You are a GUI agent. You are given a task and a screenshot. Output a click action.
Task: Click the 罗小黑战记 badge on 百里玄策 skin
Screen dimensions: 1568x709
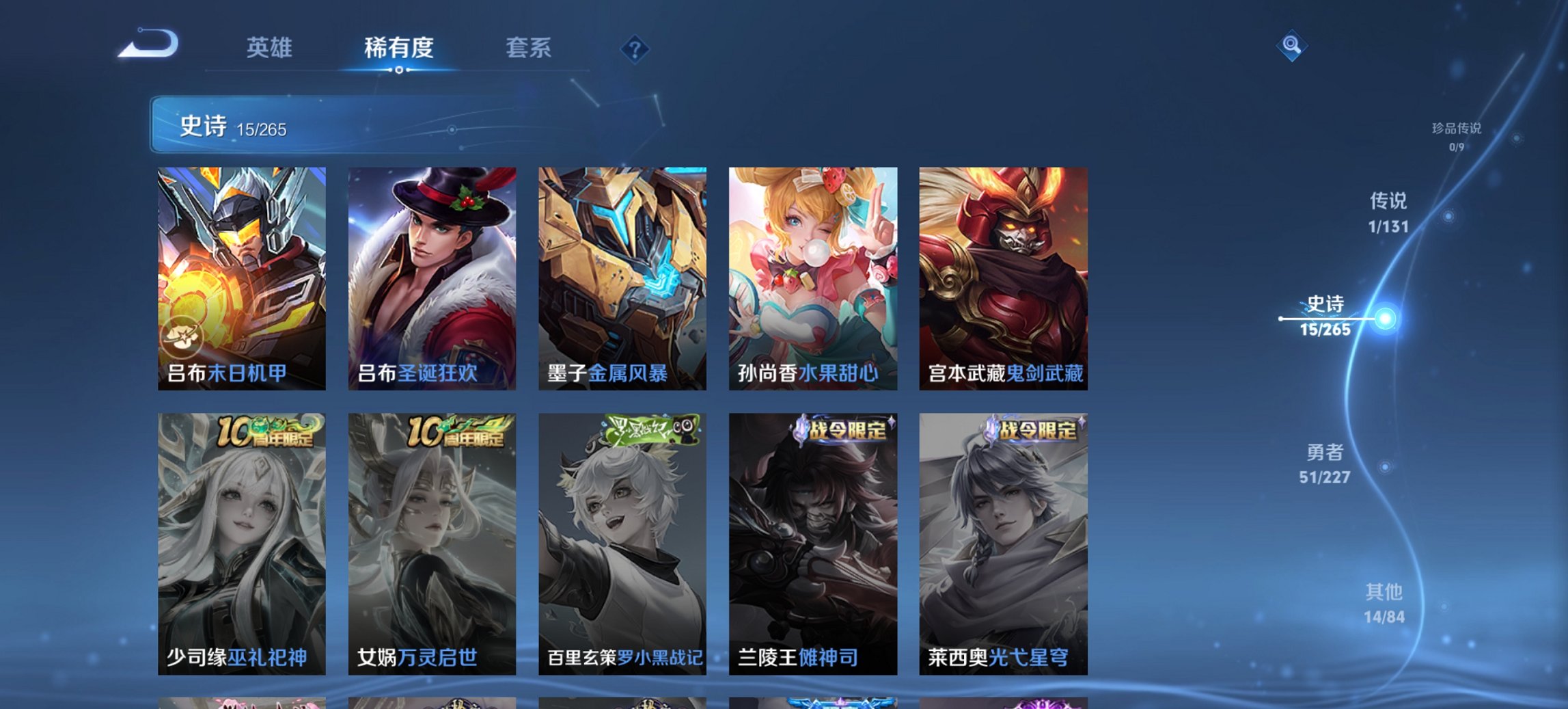point(649,431)
